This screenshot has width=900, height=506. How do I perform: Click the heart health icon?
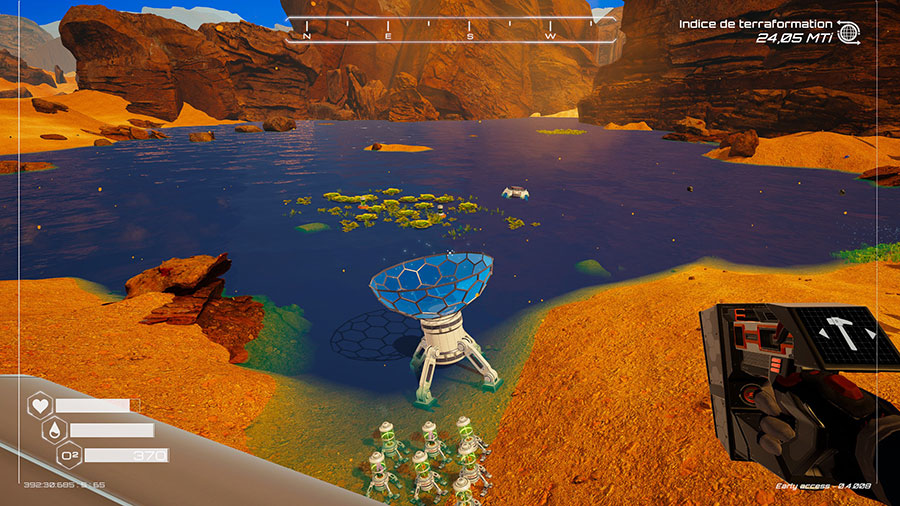tap(40, 406)
